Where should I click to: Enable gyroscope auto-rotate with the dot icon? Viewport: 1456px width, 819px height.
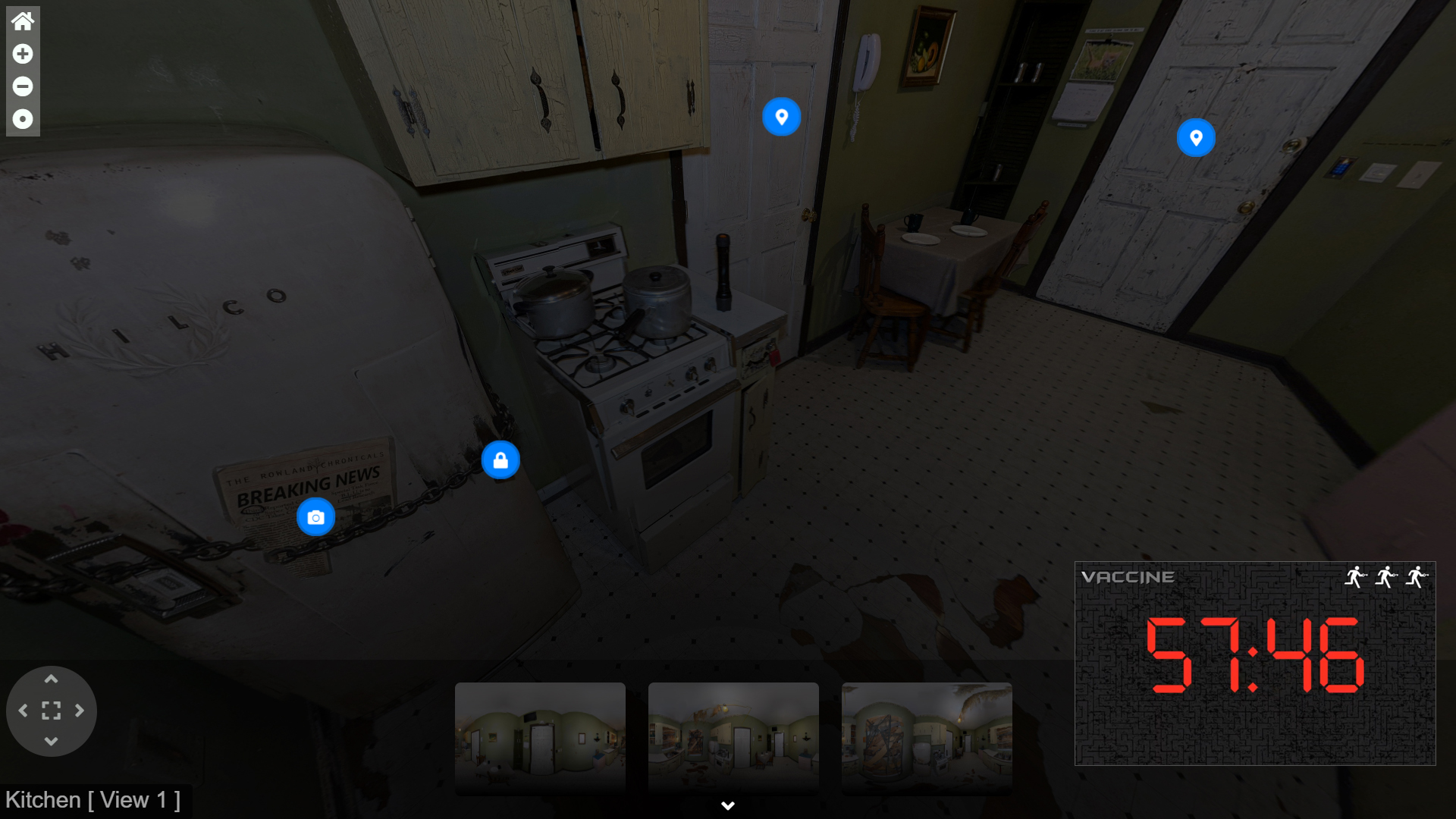[22, 118]
